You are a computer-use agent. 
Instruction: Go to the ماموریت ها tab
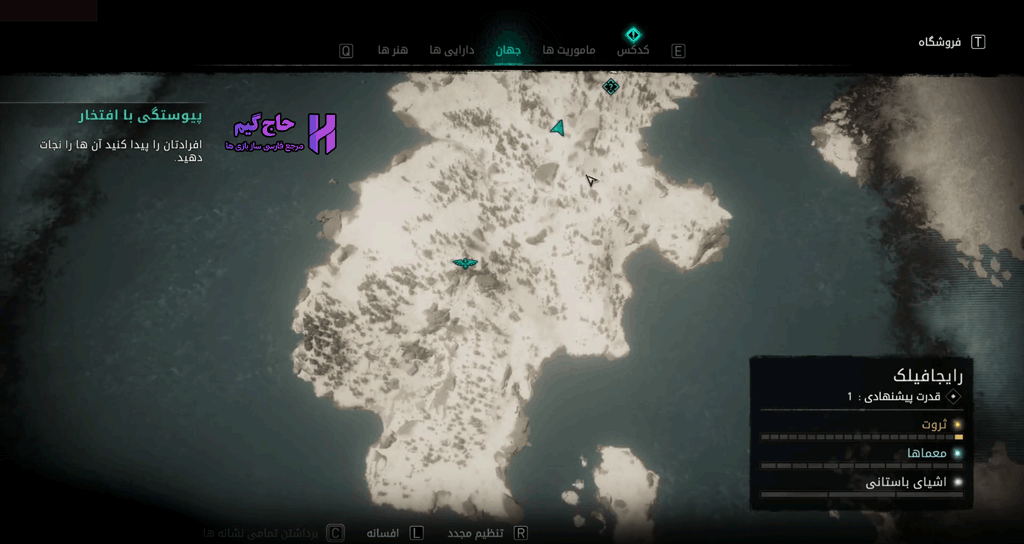pos(569,50)
